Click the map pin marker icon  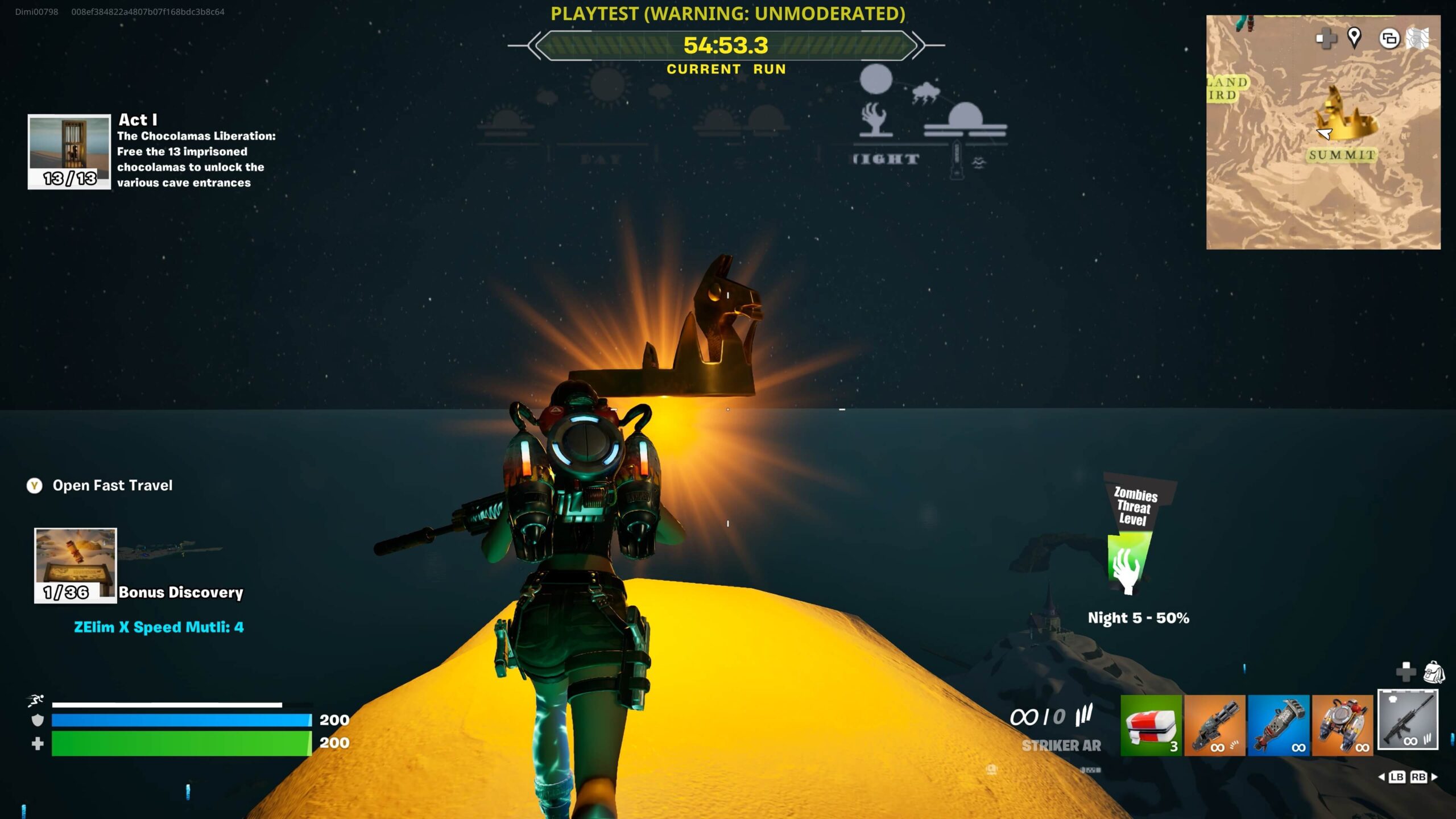click(1354, 38)
